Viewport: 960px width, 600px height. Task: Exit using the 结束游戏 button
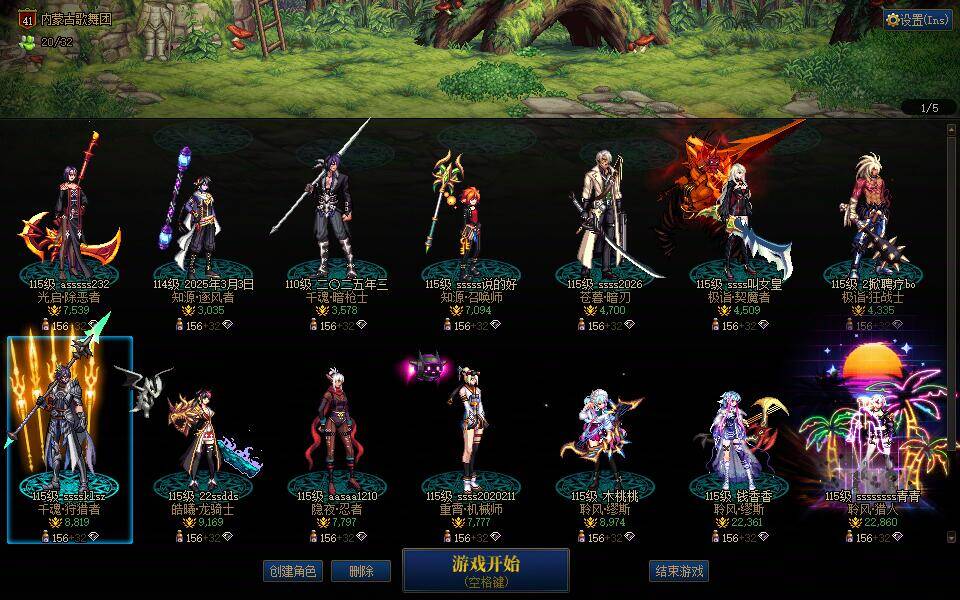tap(679, 571)
